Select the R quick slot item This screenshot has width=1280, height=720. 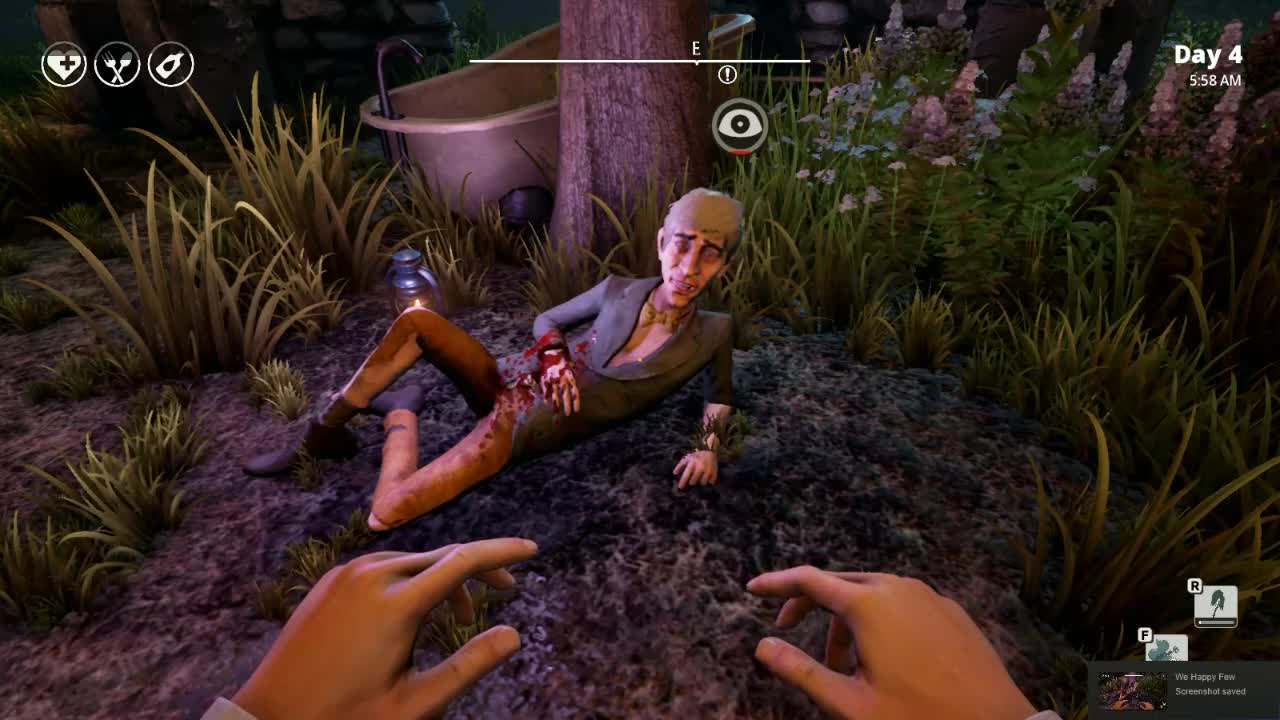click(1216, 606)
